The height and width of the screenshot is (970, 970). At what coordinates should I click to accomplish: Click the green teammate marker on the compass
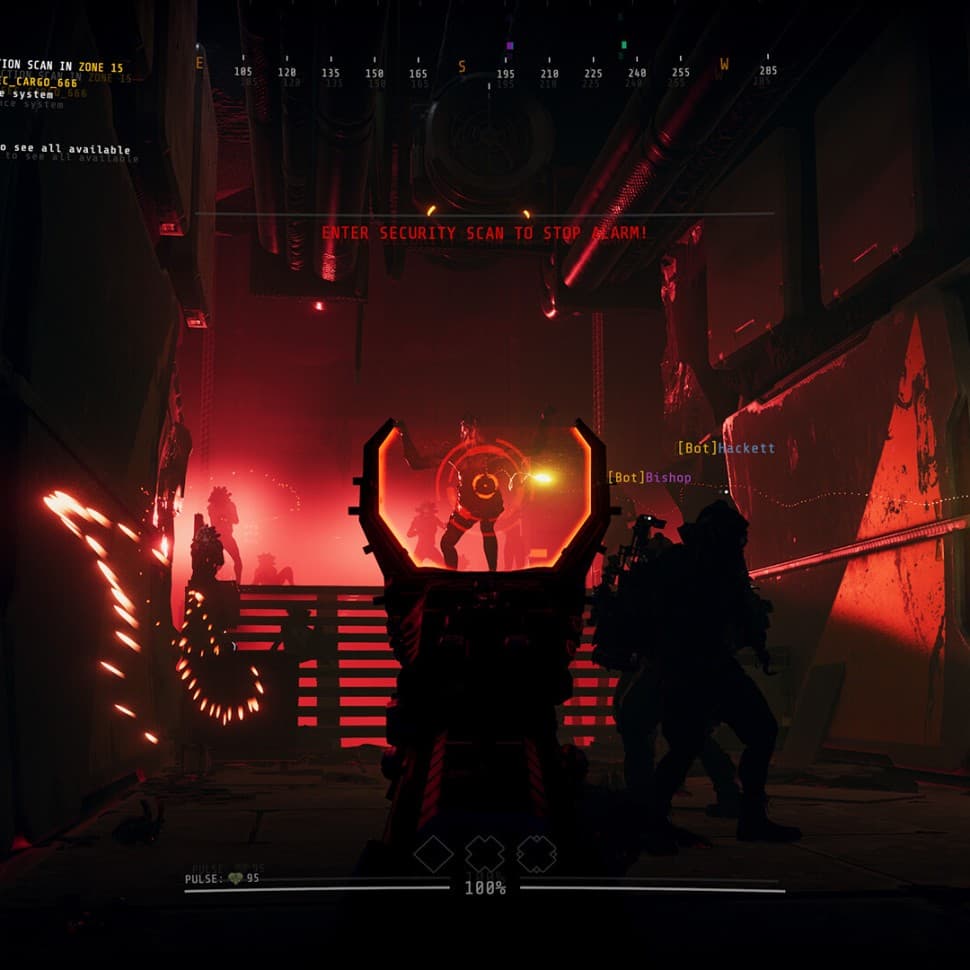coord(624,45)
